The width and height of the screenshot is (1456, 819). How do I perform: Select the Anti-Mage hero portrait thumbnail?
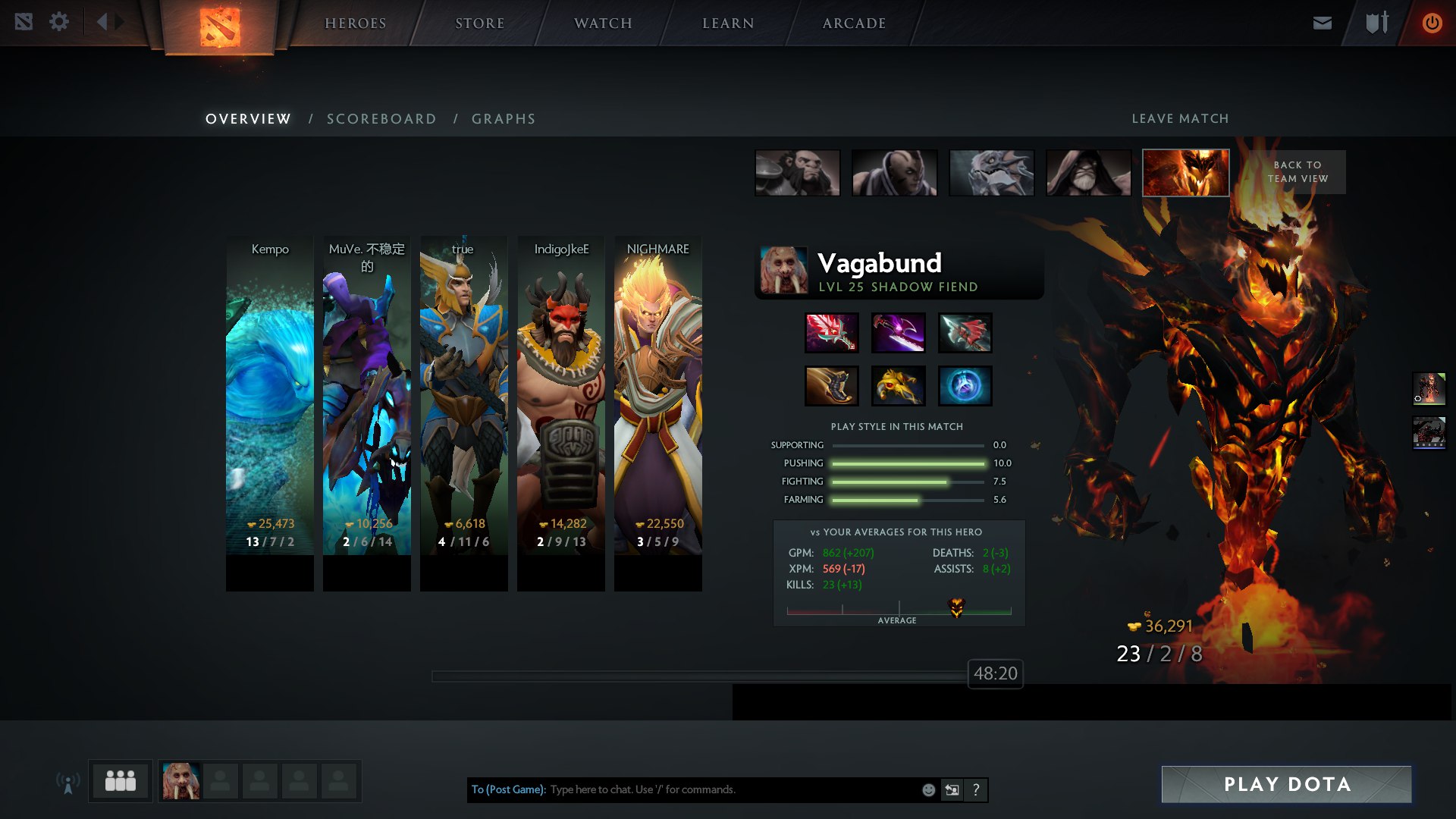895,173
